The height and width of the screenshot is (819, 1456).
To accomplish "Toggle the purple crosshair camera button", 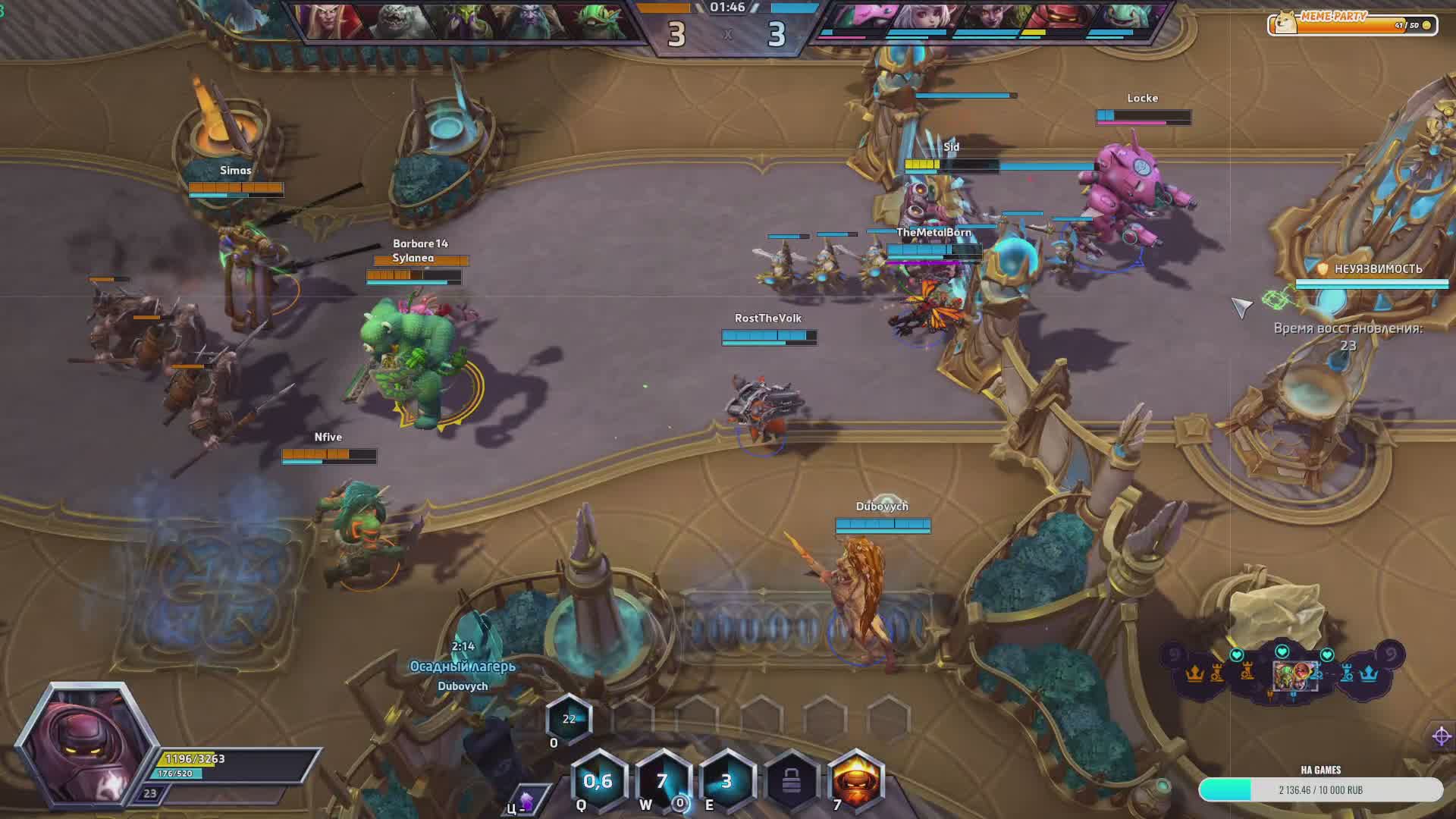I will (x=1442, y=736).
